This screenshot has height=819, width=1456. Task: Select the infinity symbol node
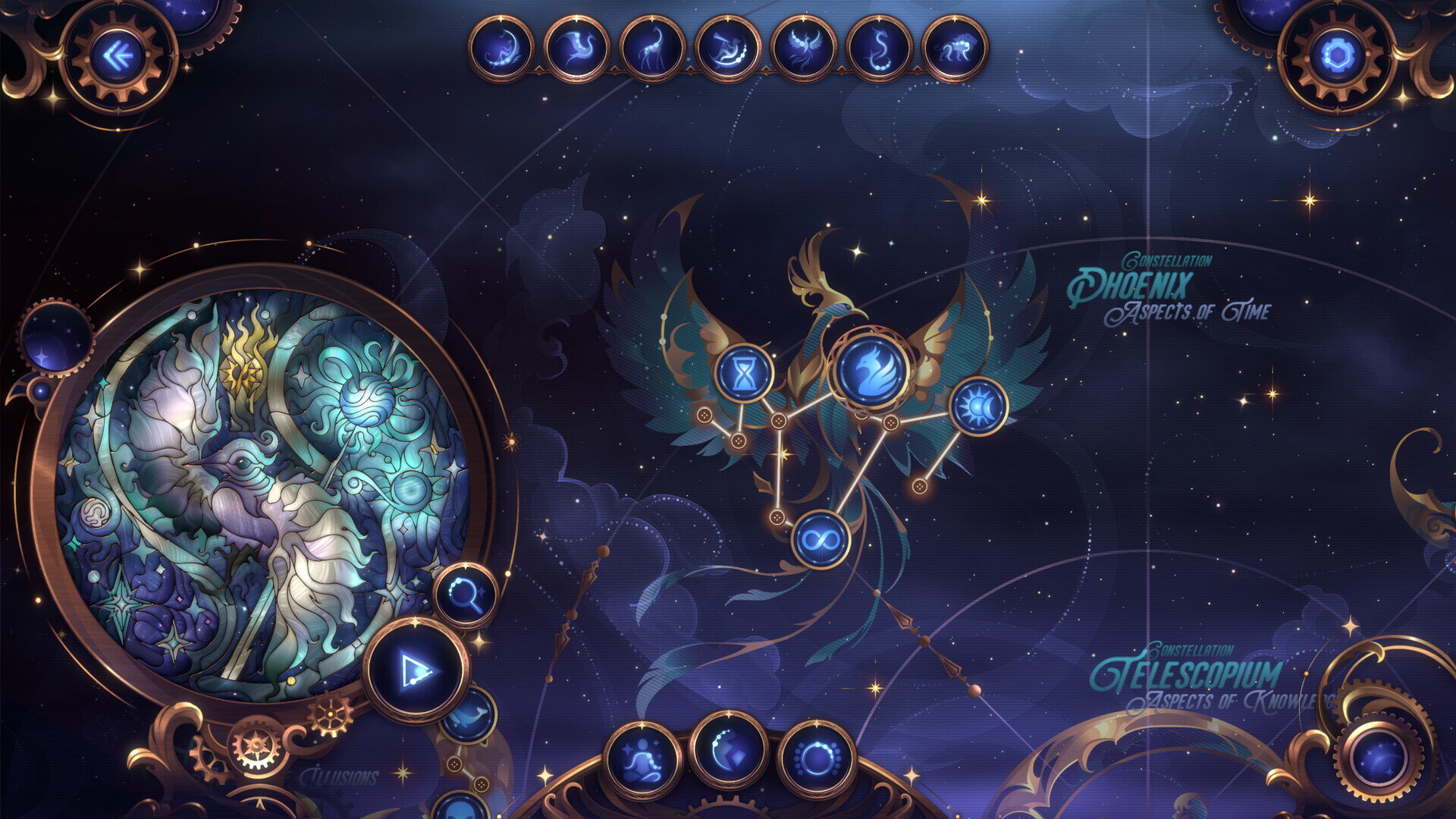tap(821, 540)
